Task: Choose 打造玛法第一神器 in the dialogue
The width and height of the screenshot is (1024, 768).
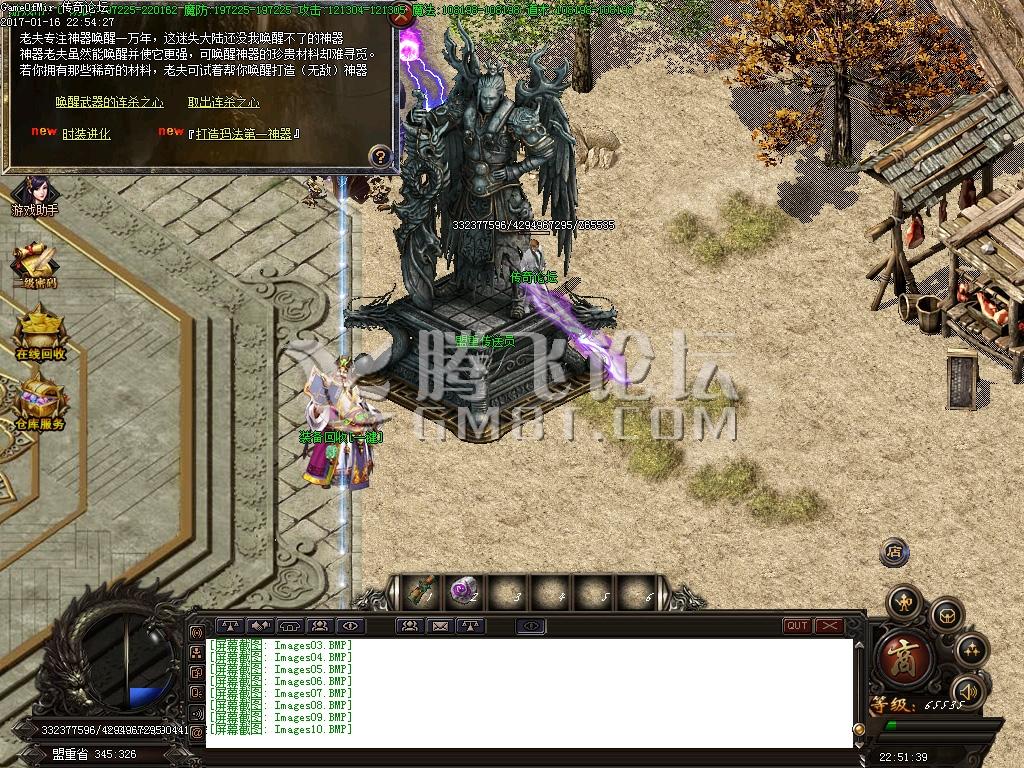Action: pyautogui.click(x=244, y=134)
